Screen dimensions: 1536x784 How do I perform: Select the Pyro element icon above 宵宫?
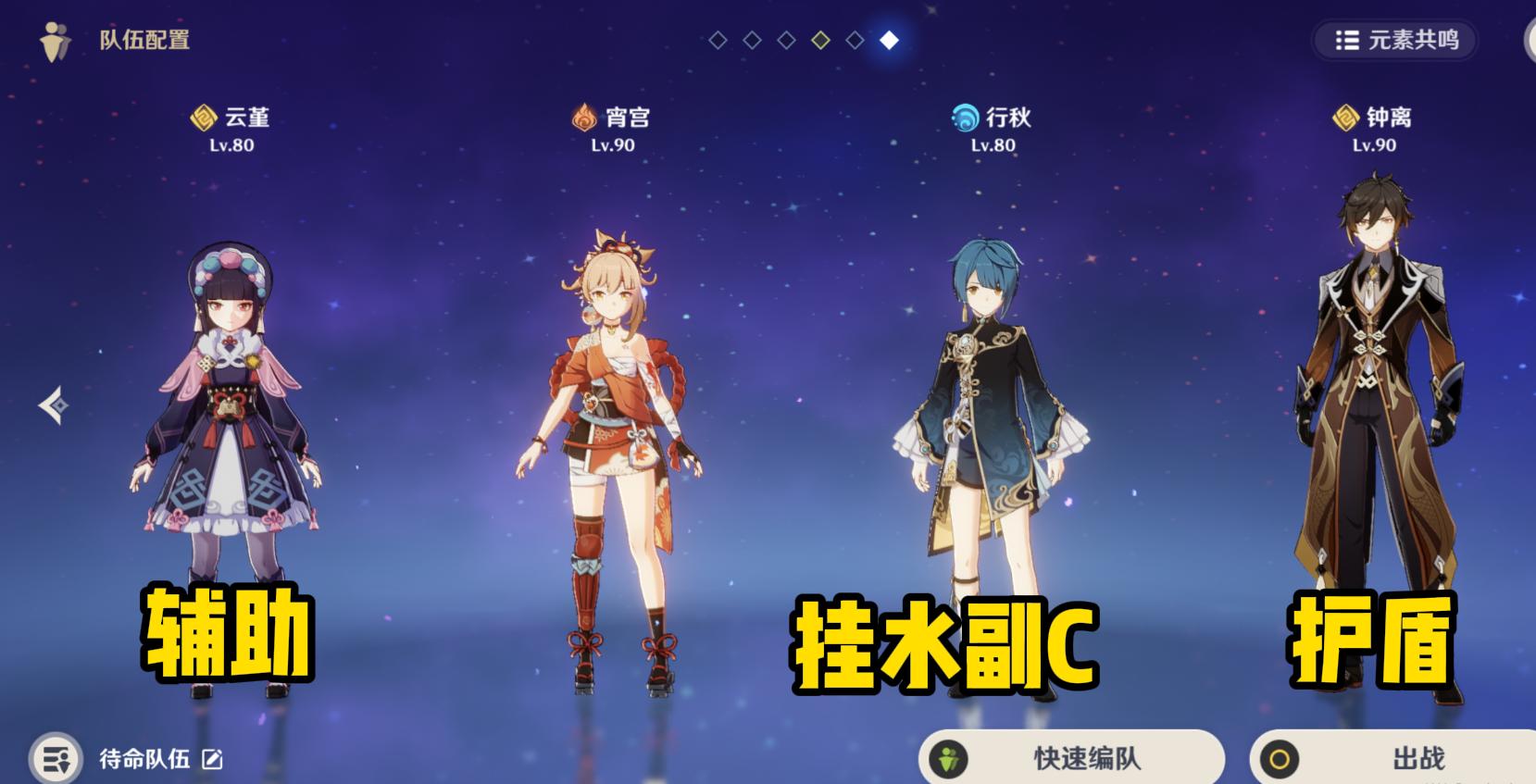pos(583,117)
